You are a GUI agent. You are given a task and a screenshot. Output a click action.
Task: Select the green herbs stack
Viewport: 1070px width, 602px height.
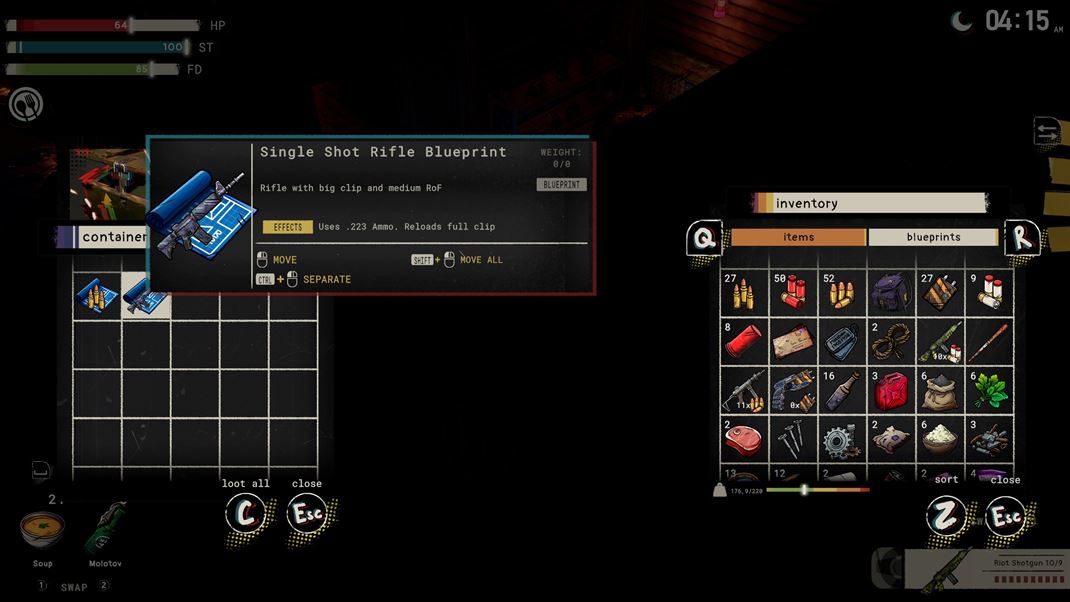[987, 391]
